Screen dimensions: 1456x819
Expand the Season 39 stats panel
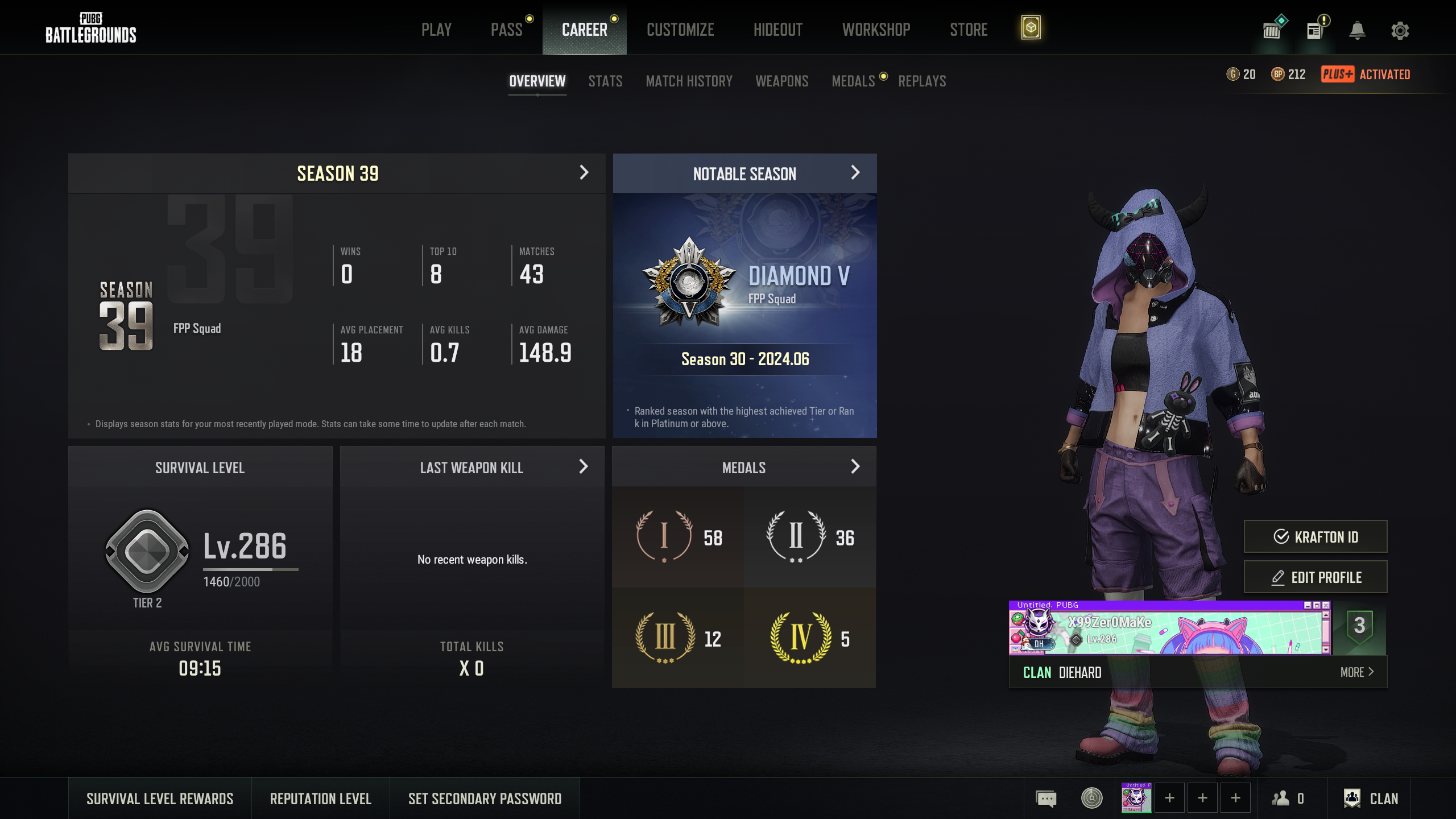[584, 173]
